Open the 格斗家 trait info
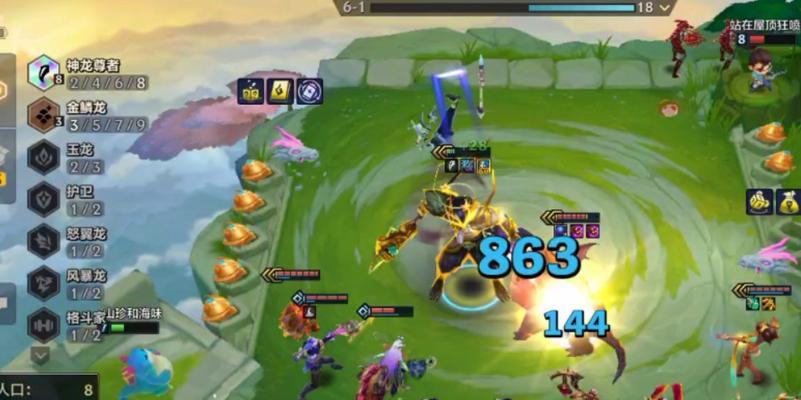 [x=44, y=325]
